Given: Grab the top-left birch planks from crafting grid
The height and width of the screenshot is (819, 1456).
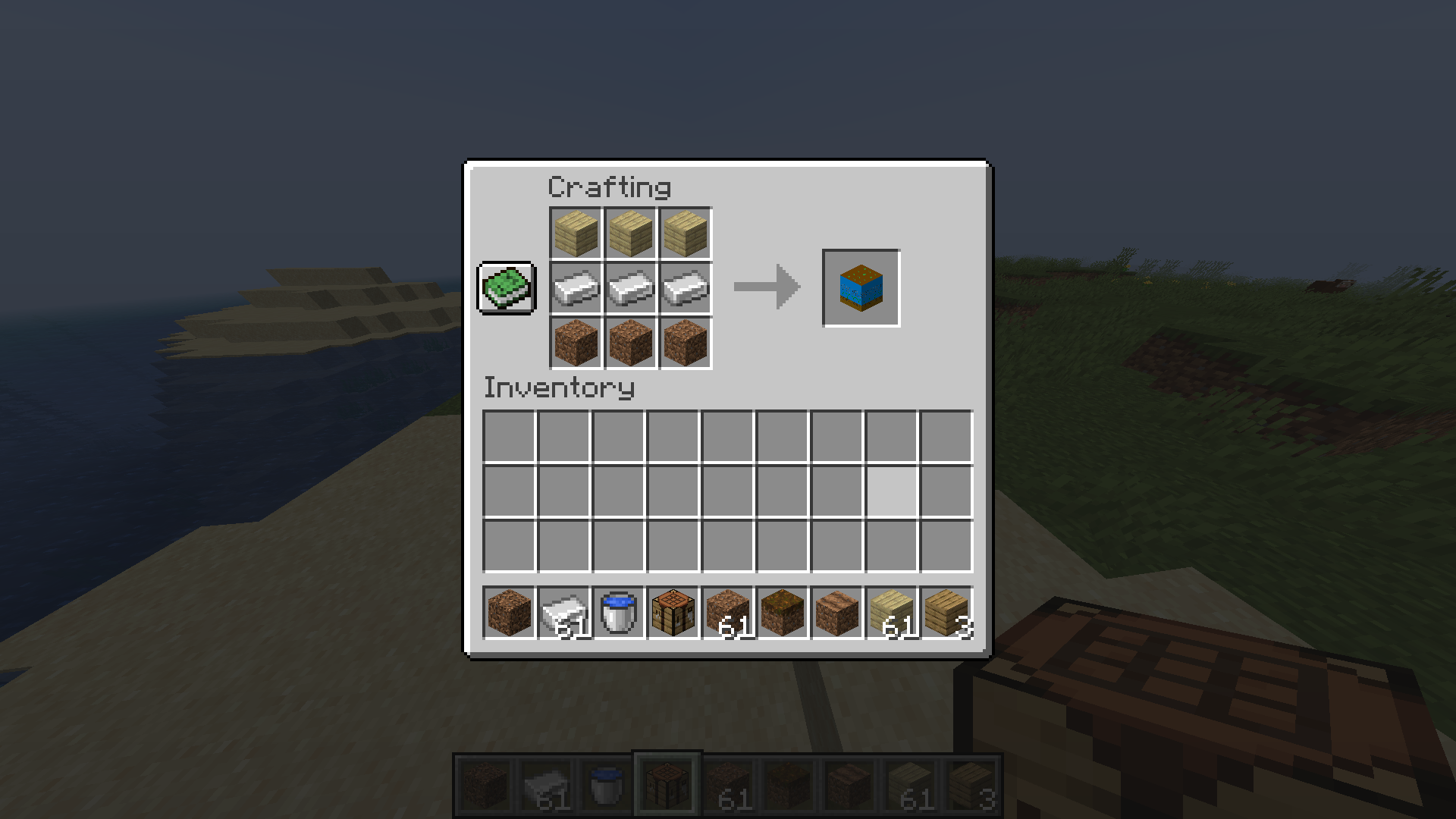Looking at the screenshot, I should pyautogui.click(x=575, y=233).
